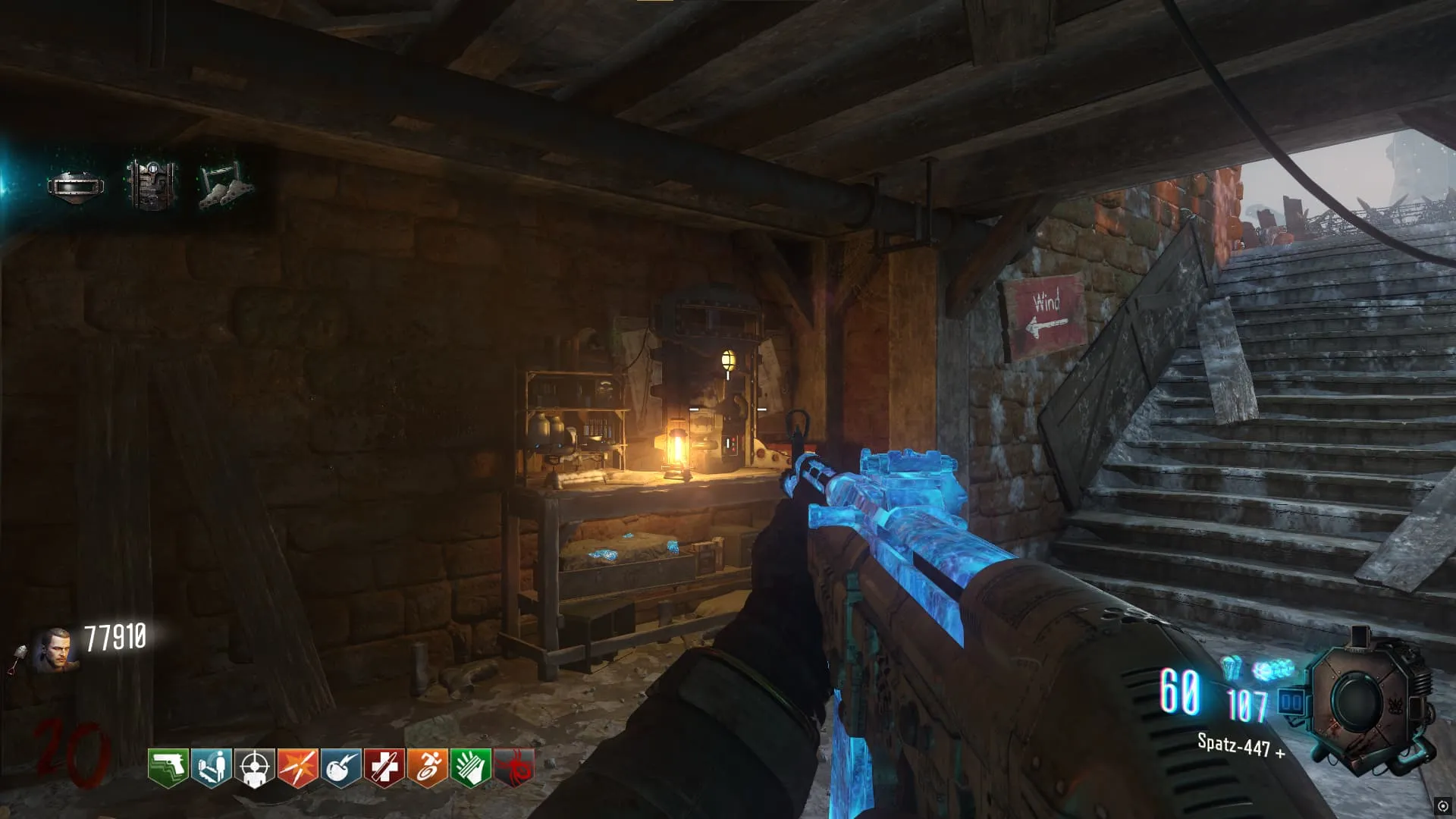
Task: Click the small circular overlay icon
Action: (x=1442, y=806)
